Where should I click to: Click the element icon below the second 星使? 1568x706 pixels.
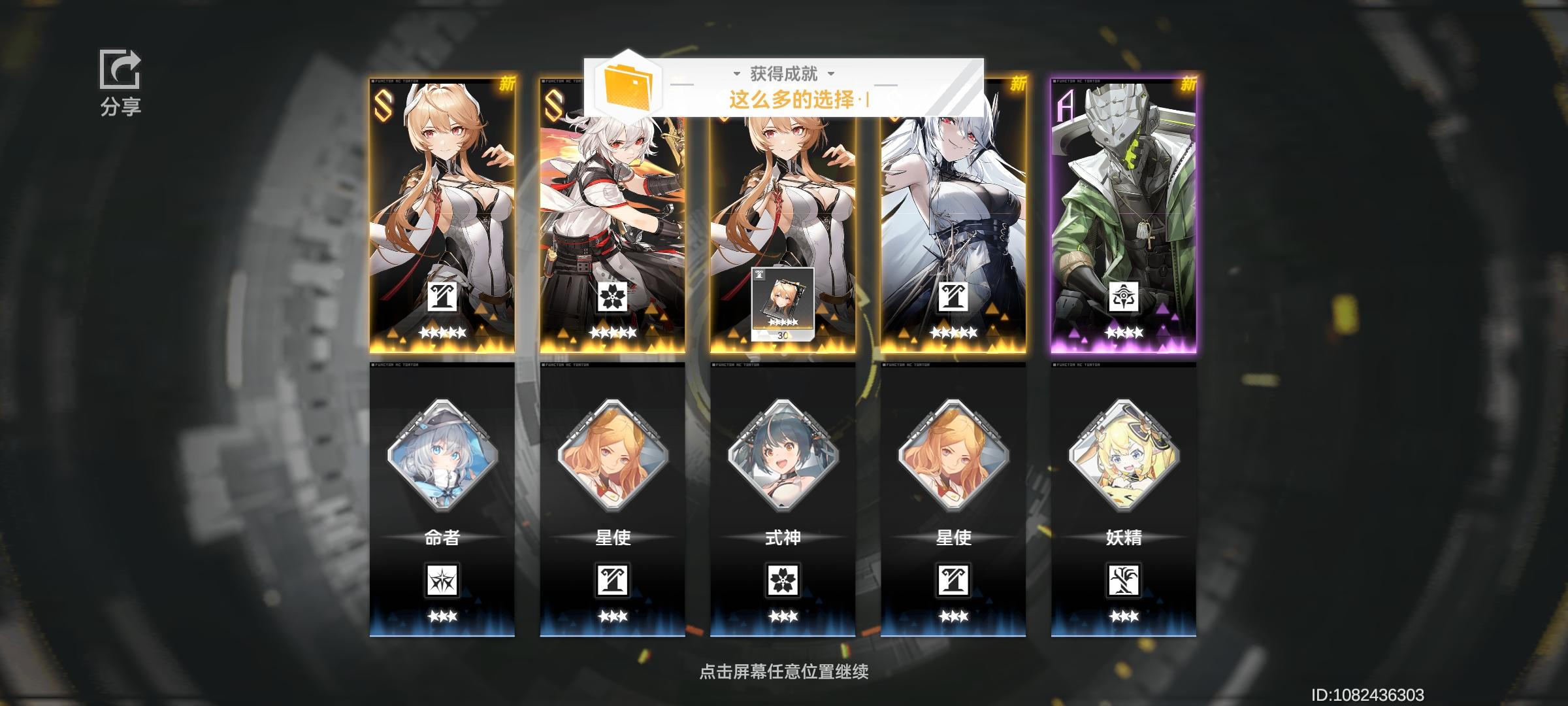[954, 580]
